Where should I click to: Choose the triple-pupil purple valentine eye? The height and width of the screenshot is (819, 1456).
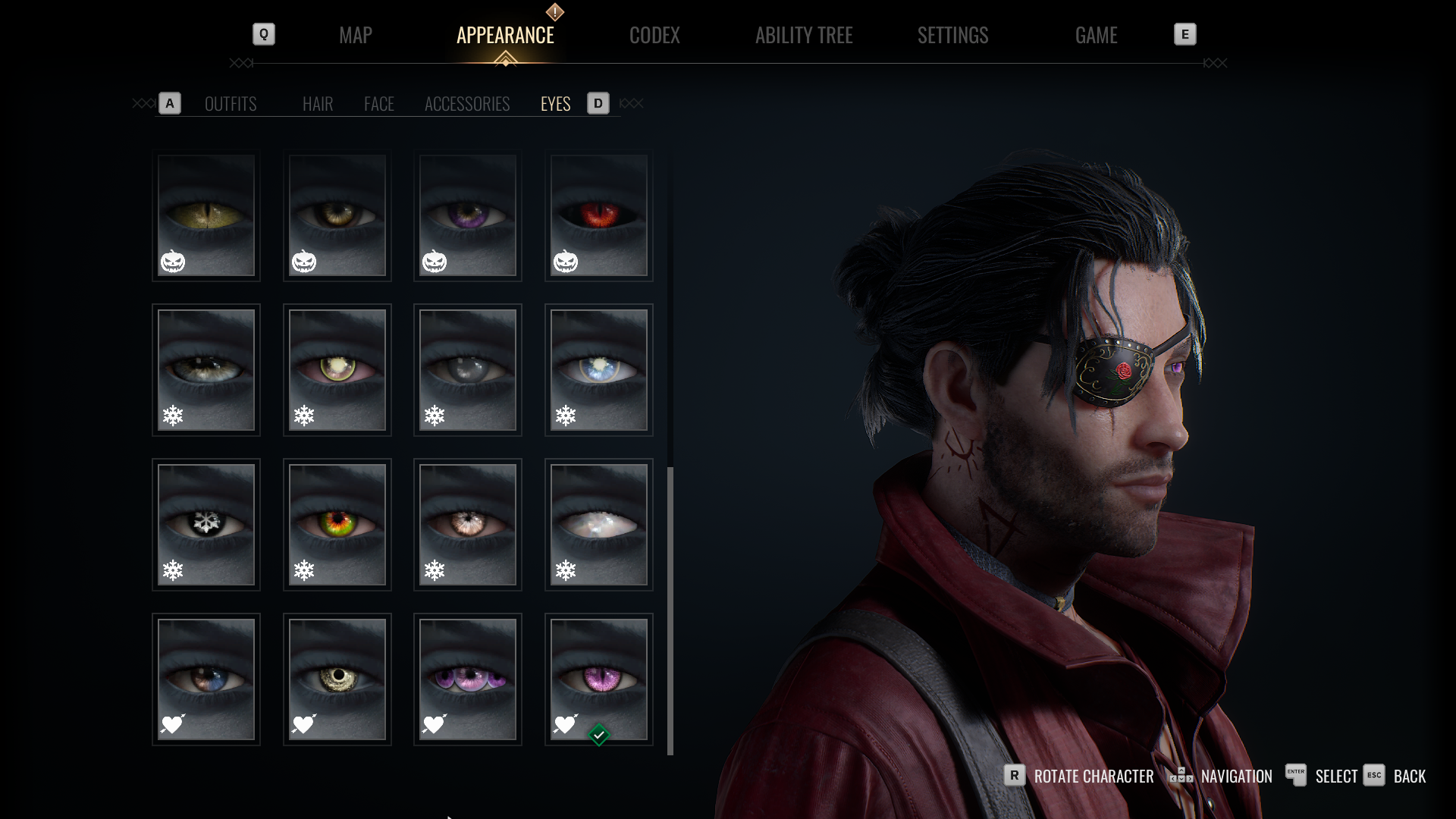click(x=468, y=679)
